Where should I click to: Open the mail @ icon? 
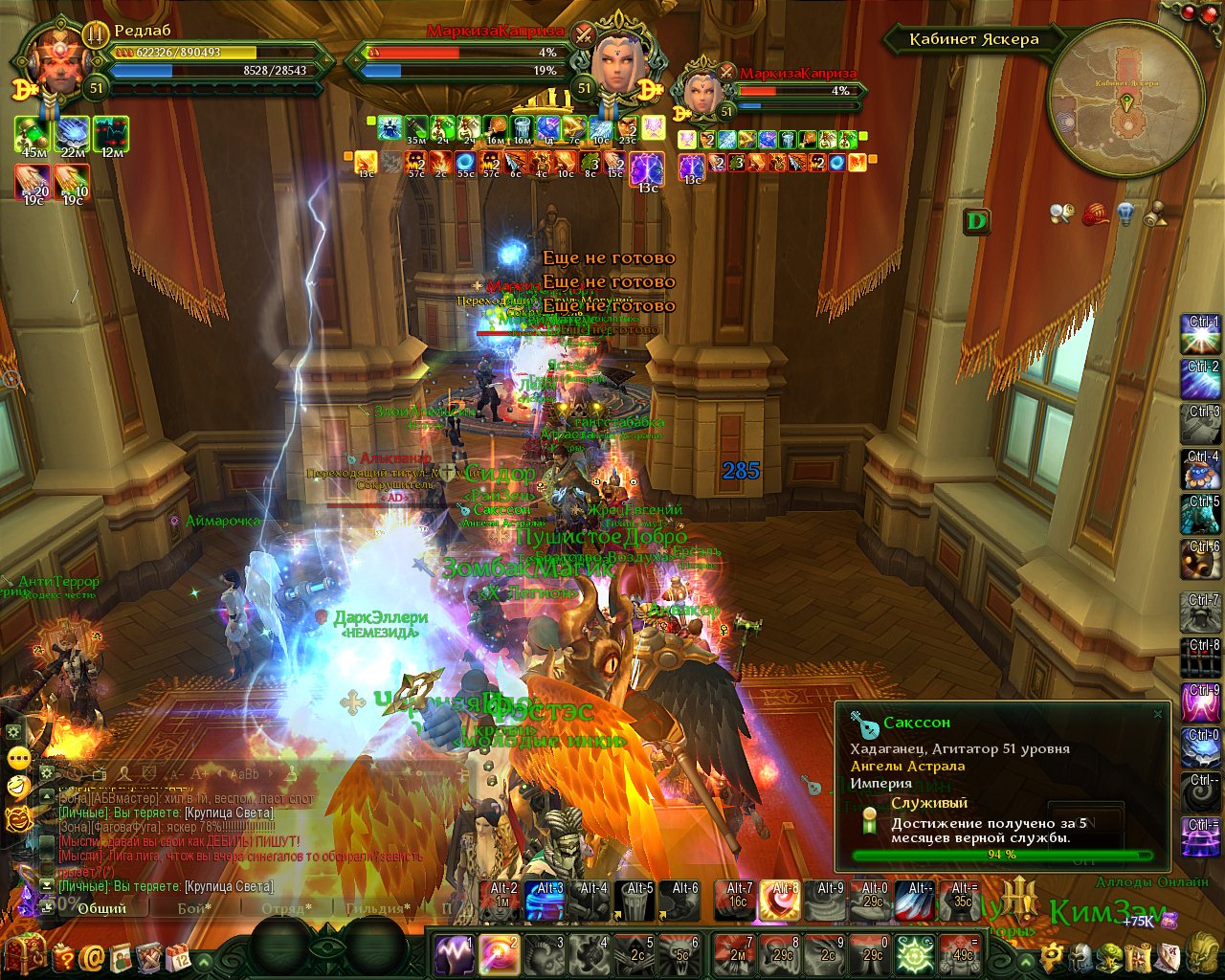click(93, 956)
